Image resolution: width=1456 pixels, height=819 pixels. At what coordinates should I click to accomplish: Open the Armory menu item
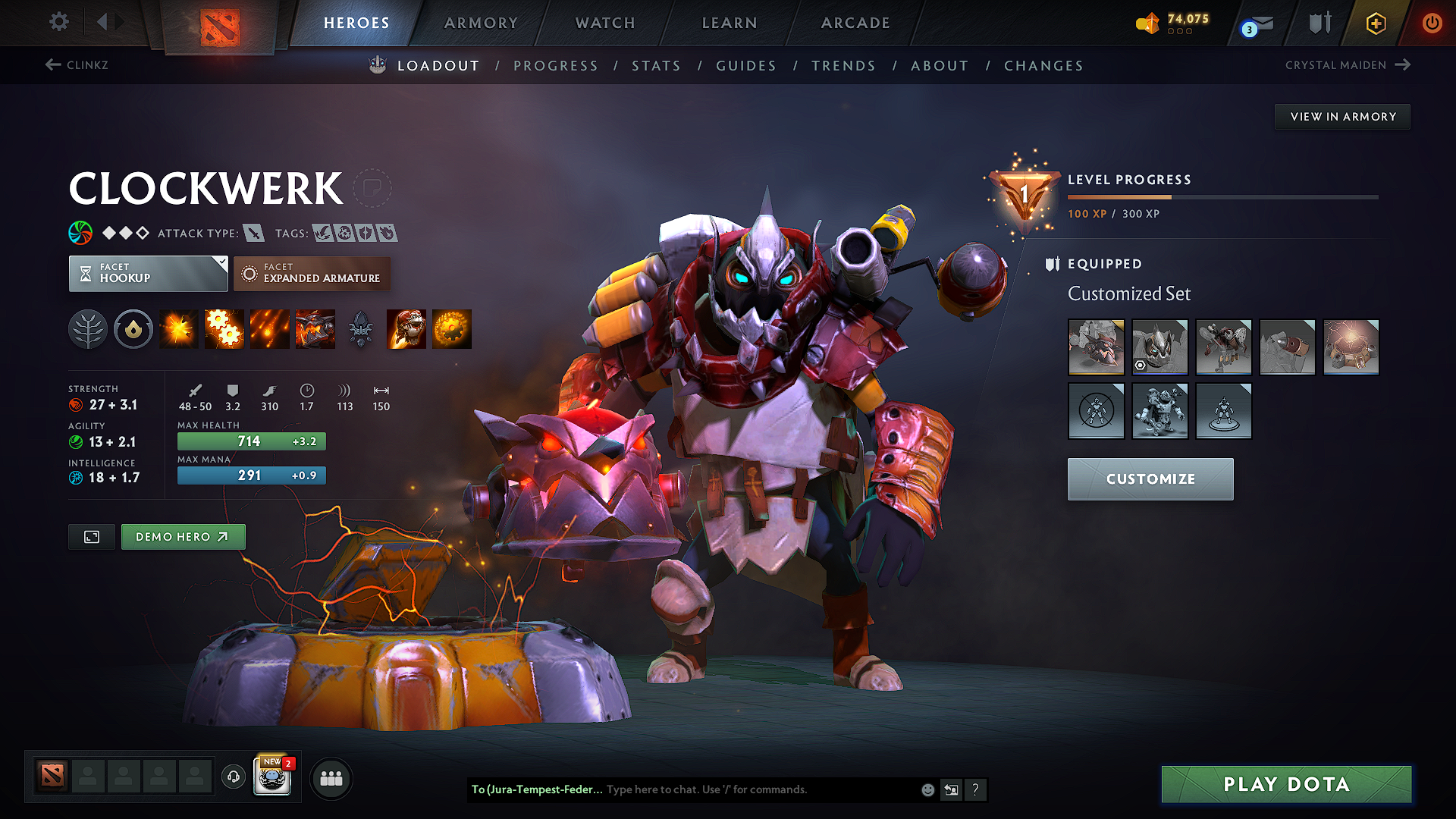pos(481,23)
